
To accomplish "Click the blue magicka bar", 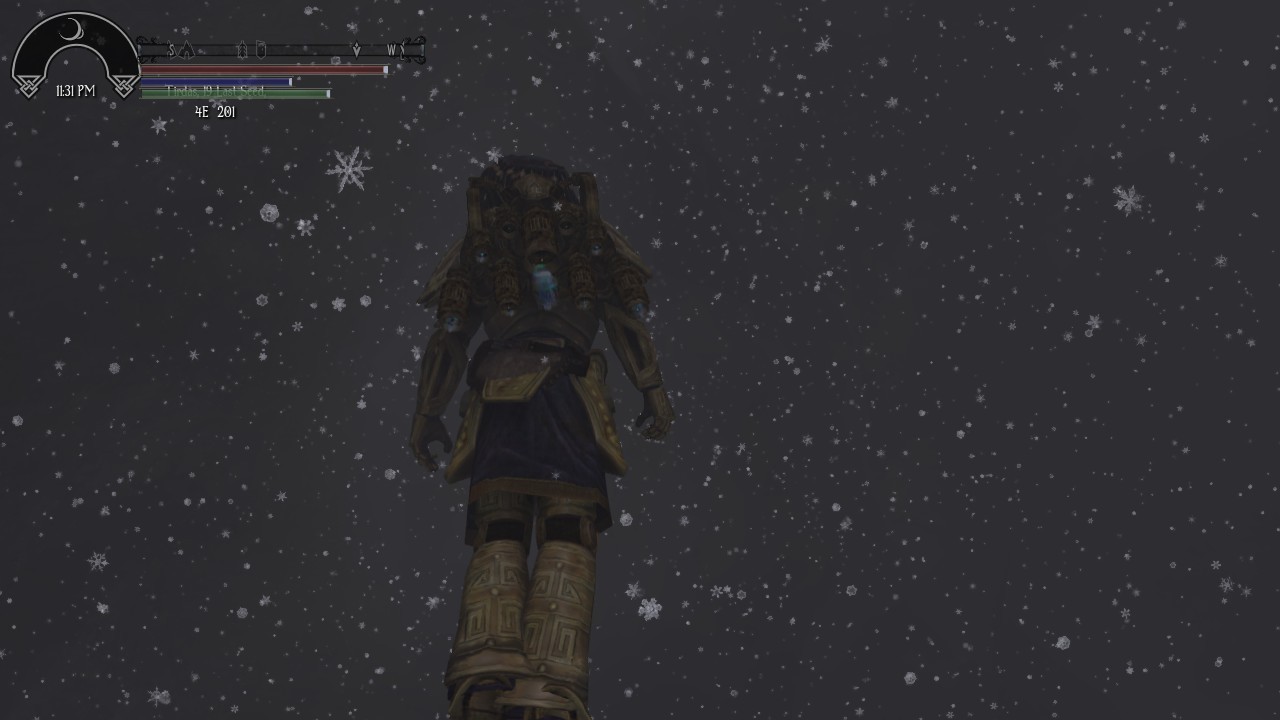I will 215,81.
